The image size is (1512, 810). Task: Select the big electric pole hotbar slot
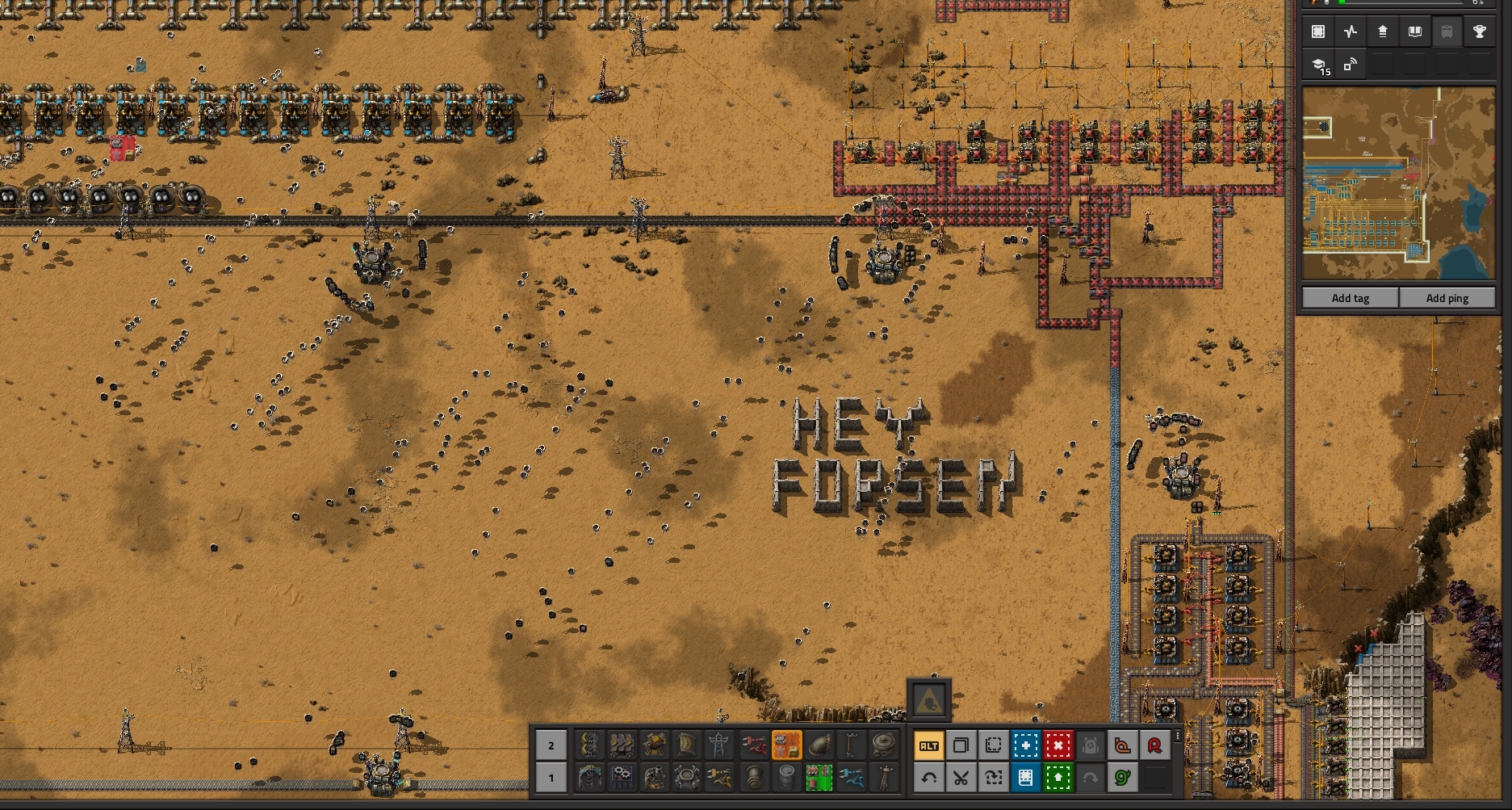click(x=718, y=745)
